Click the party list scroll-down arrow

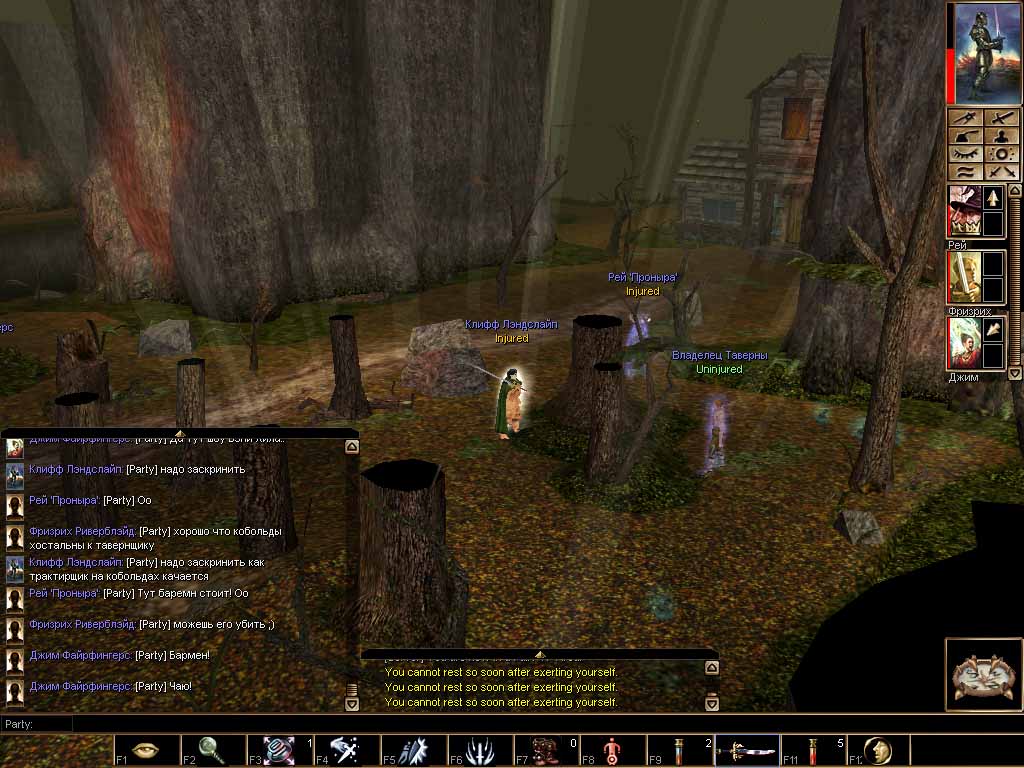pos(1015,372)
